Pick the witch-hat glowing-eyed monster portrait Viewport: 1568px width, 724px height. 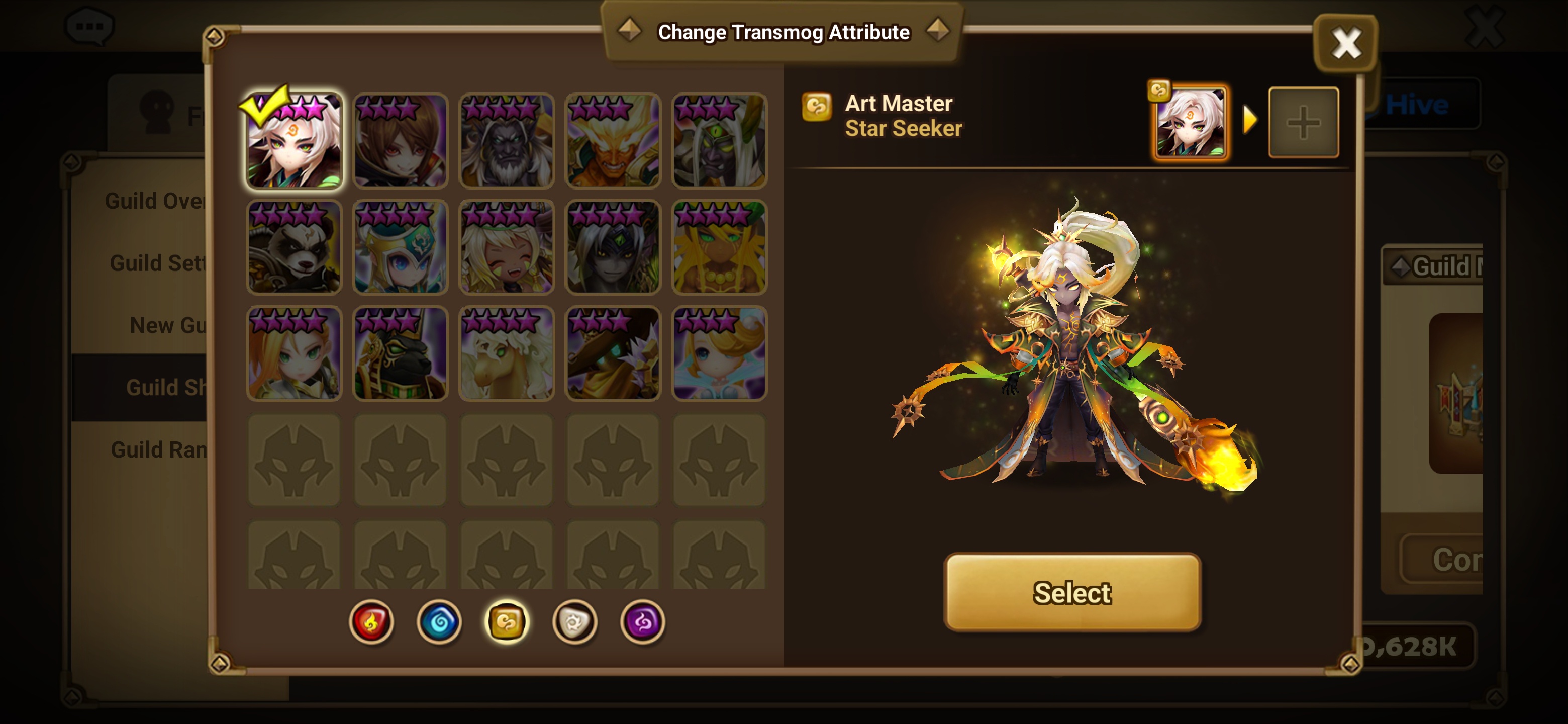point(613,353)
